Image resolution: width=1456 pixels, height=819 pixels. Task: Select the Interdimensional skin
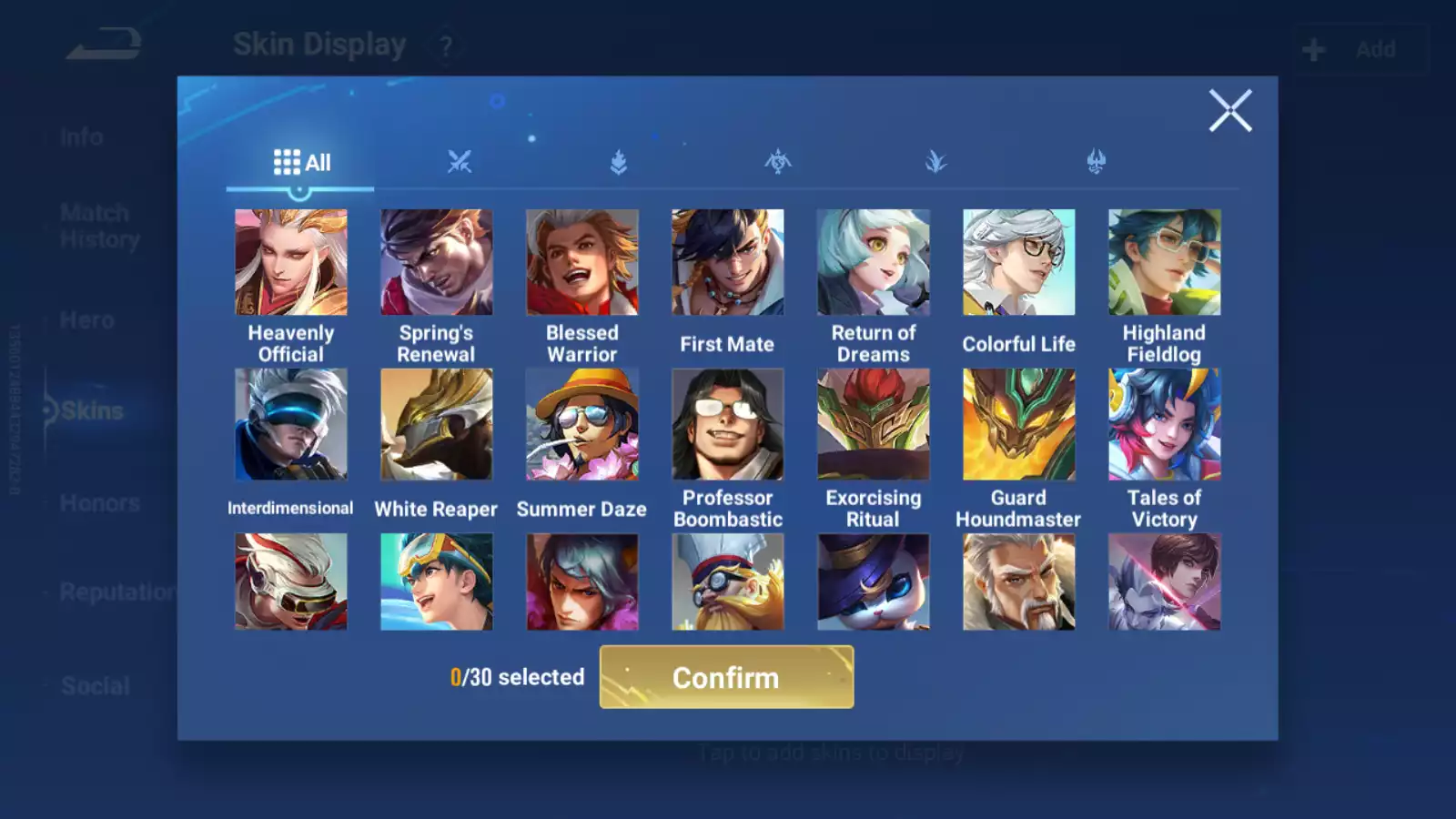[291, 424]
